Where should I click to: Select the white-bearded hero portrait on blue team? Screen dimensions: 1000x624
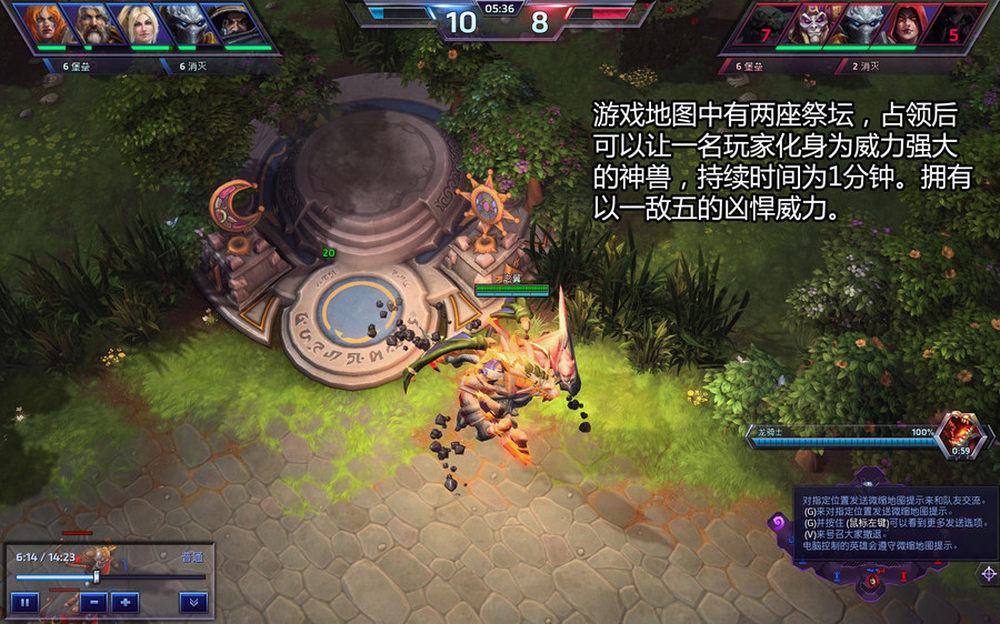(90, 24)
